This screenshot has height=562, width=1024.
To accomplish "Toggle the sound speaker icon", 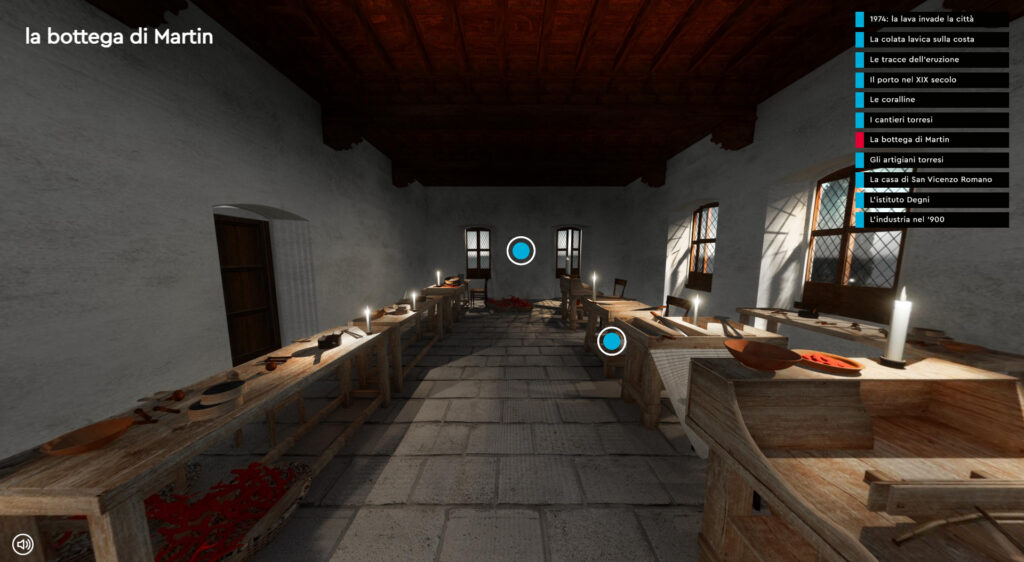I will point(23,544).
